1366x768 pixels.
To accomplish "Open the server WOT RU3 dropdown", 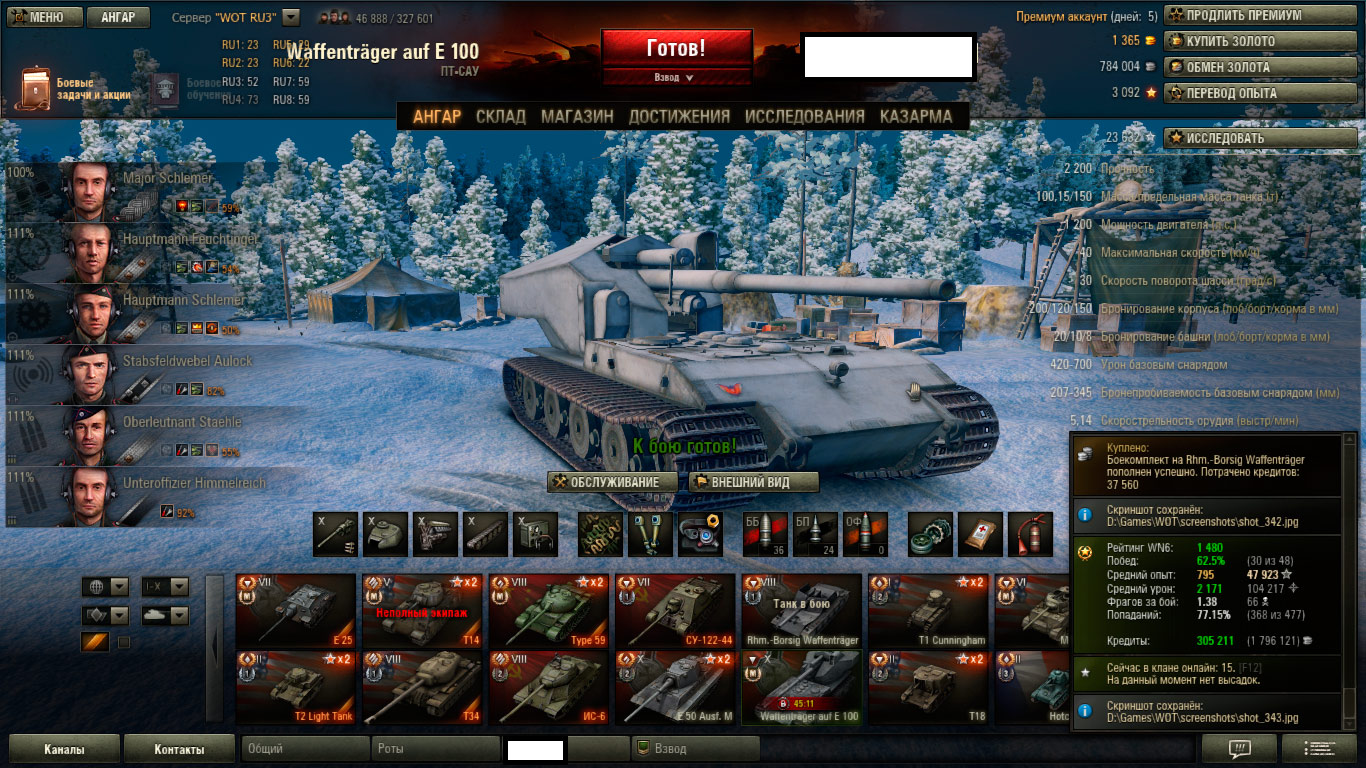I will (291, 17).
